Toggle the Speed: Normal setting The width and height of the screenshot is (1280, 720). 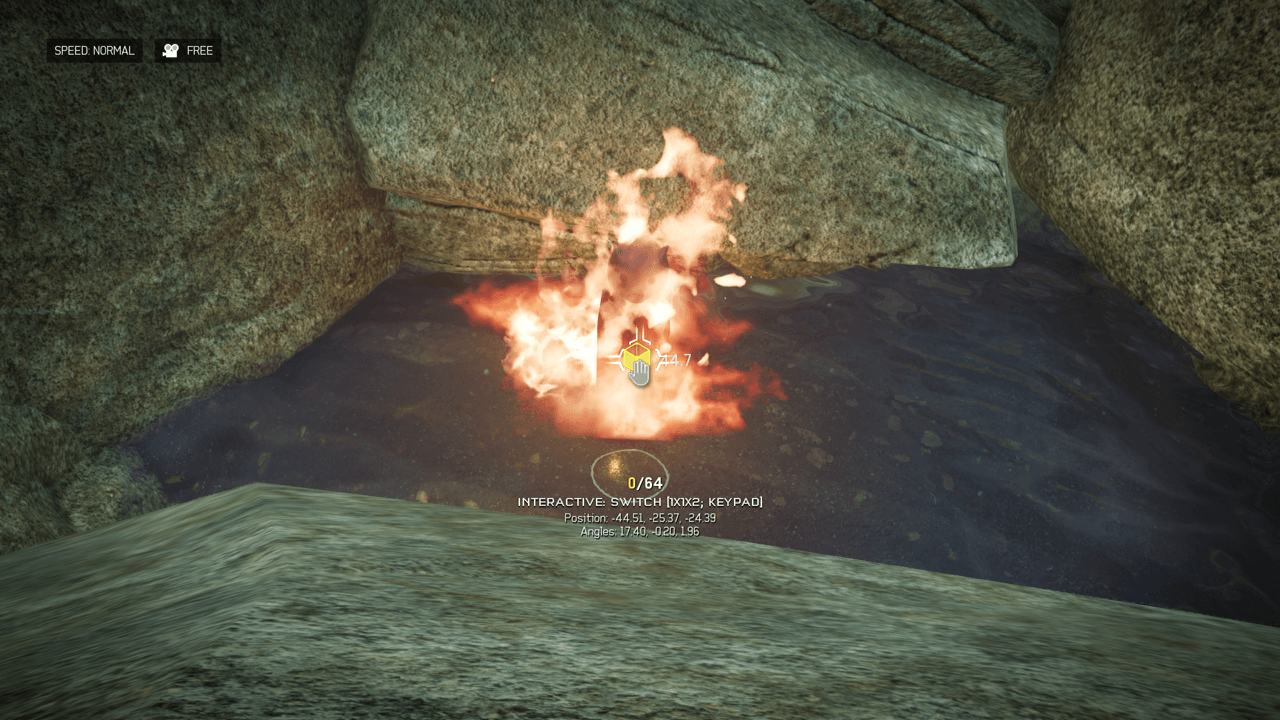pyautogui.click(x=94, y=50)
